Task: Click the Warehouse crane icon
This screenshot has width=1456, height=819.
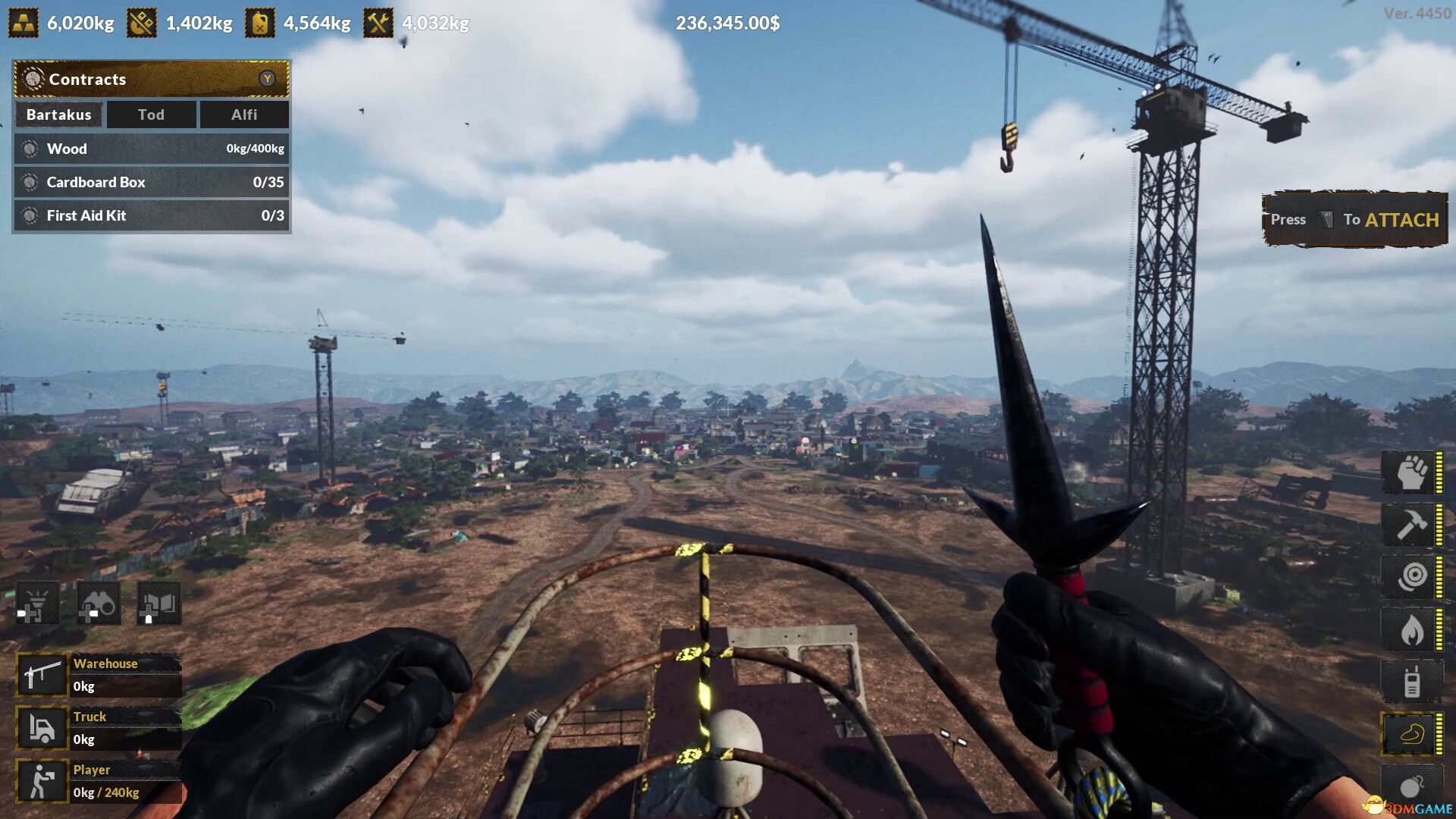Action: (x=42, y=675)
